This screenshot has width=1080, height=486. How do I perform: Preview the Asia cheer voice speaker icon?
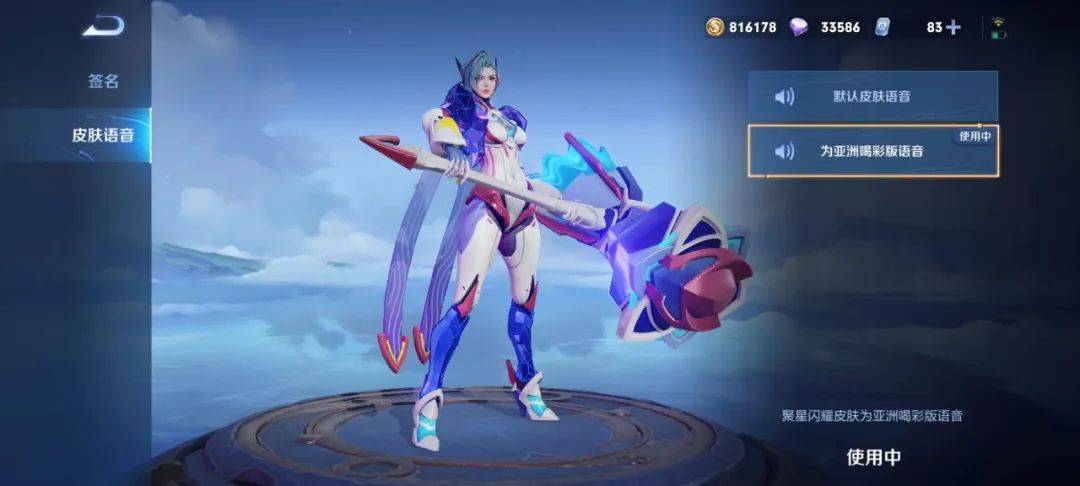pos(785,151)
